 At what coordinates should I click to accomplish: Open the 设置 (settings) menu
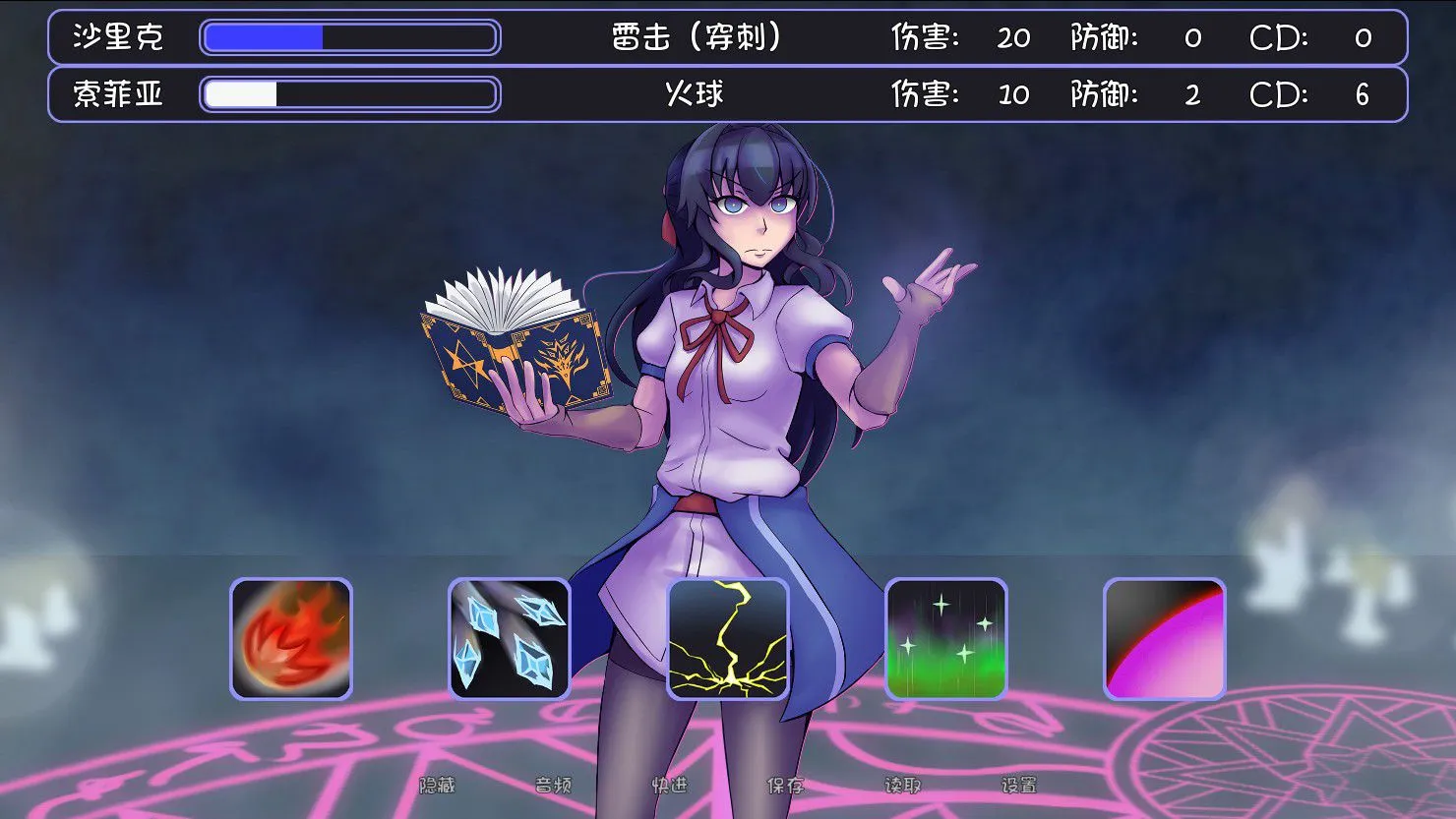[x=1019, y=785]
